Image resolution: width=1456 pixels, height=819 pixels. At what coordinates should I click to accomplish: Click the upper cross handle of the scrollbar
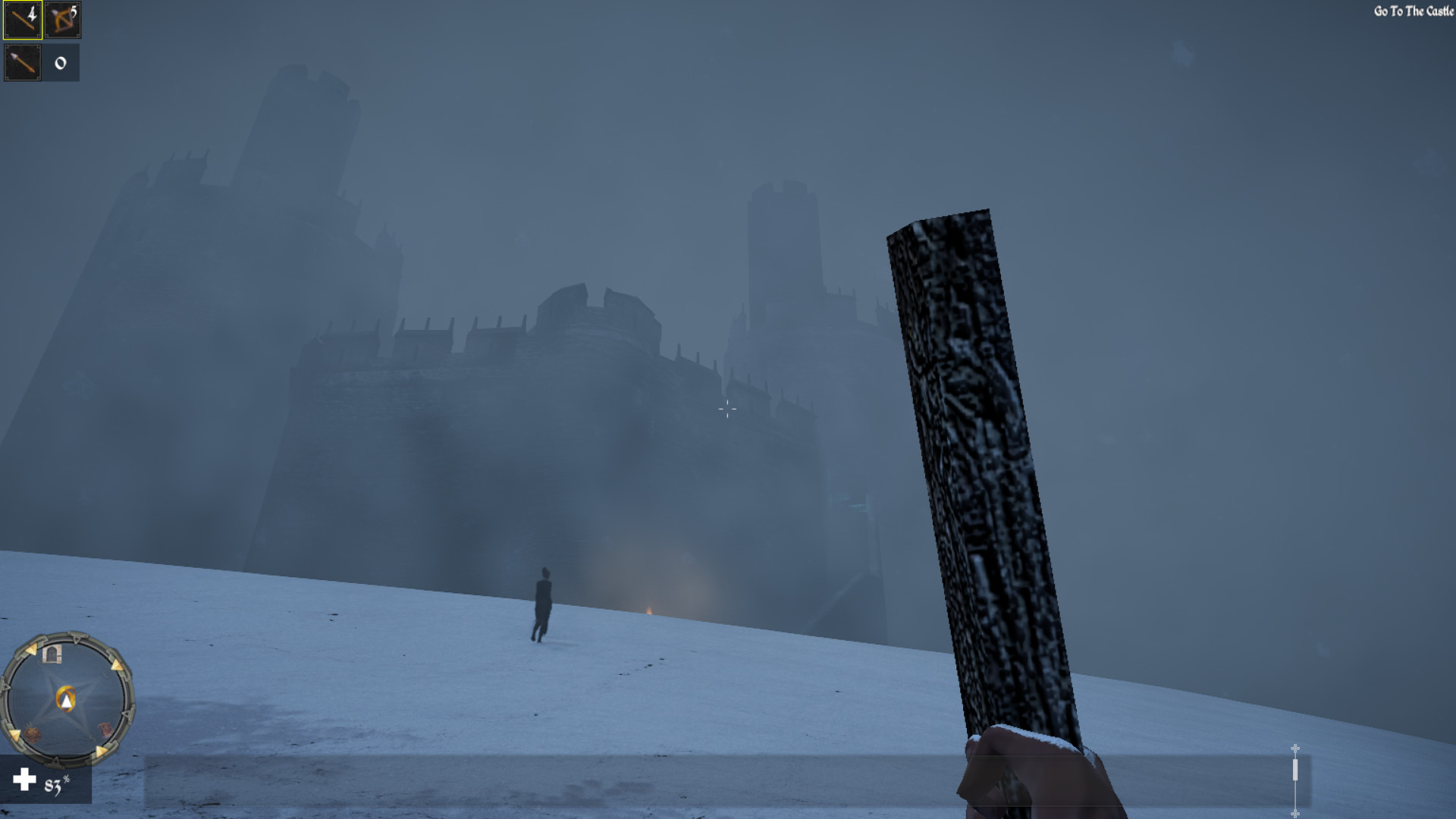(x=1295, y=748)
